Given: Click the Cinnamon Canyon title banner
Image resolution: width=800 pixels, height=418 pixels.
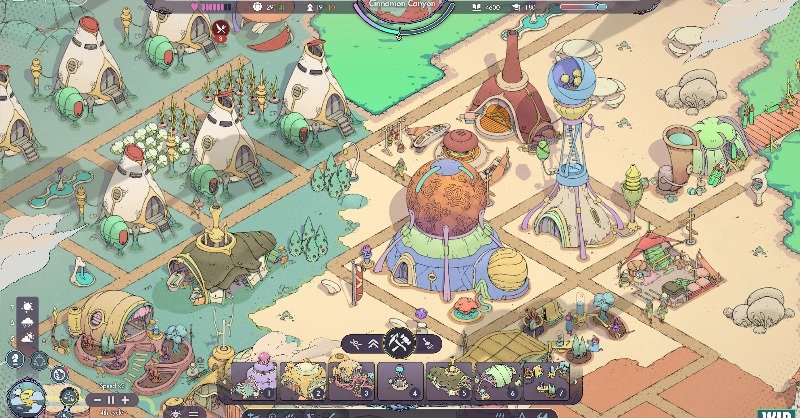Looking at the screenshot, I should coord(398,6).
